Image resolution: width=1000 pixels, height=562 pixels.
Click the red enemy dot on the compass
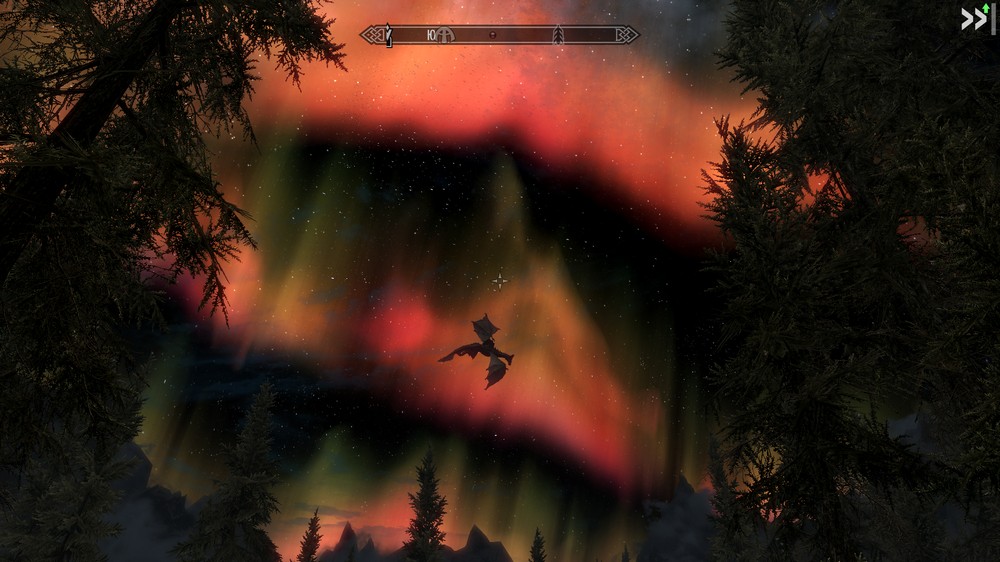coord(493,35)
